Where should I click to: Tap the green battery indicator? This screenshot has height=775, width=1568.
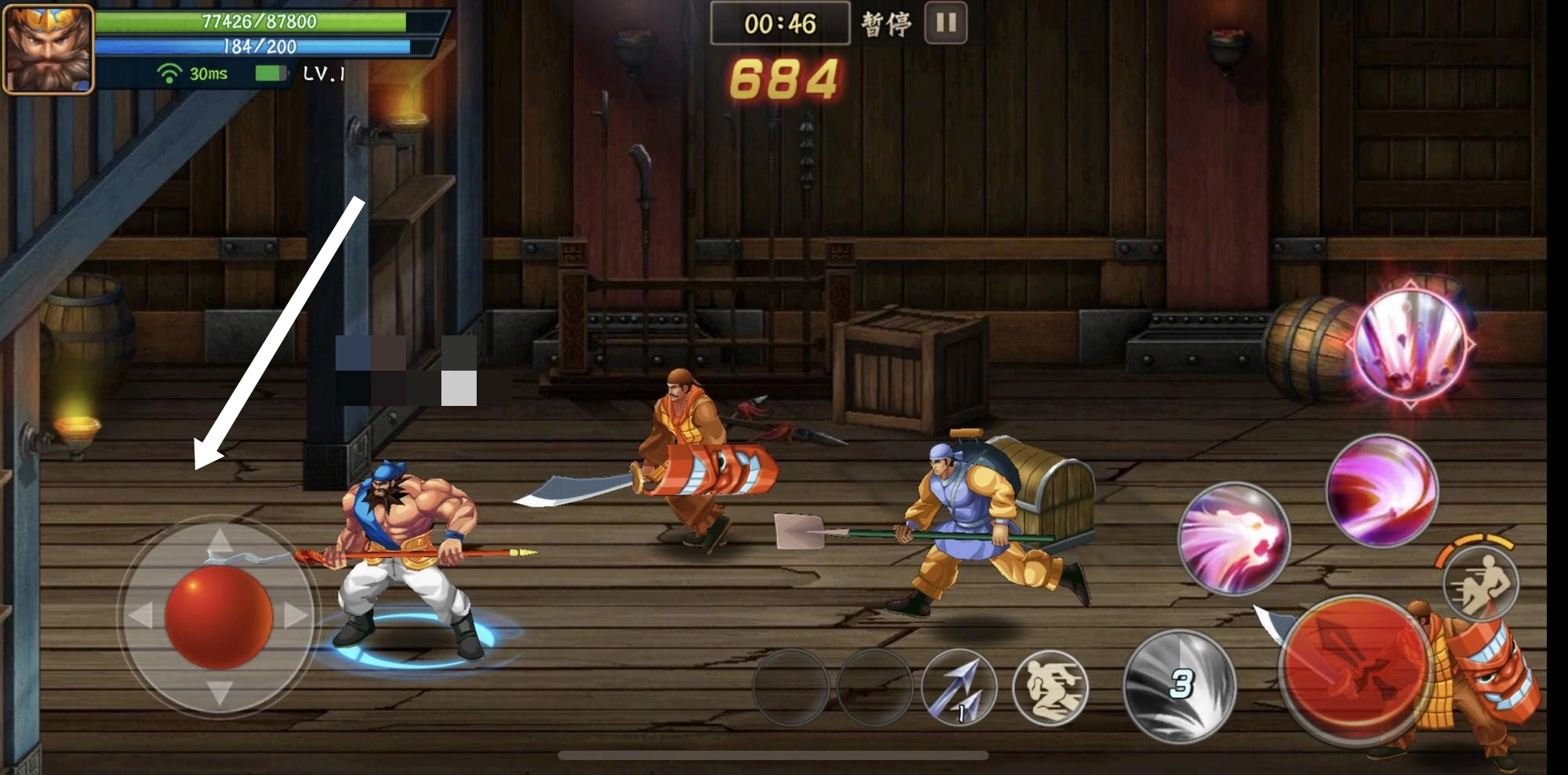pyautogui.click(x=267, y=73)
